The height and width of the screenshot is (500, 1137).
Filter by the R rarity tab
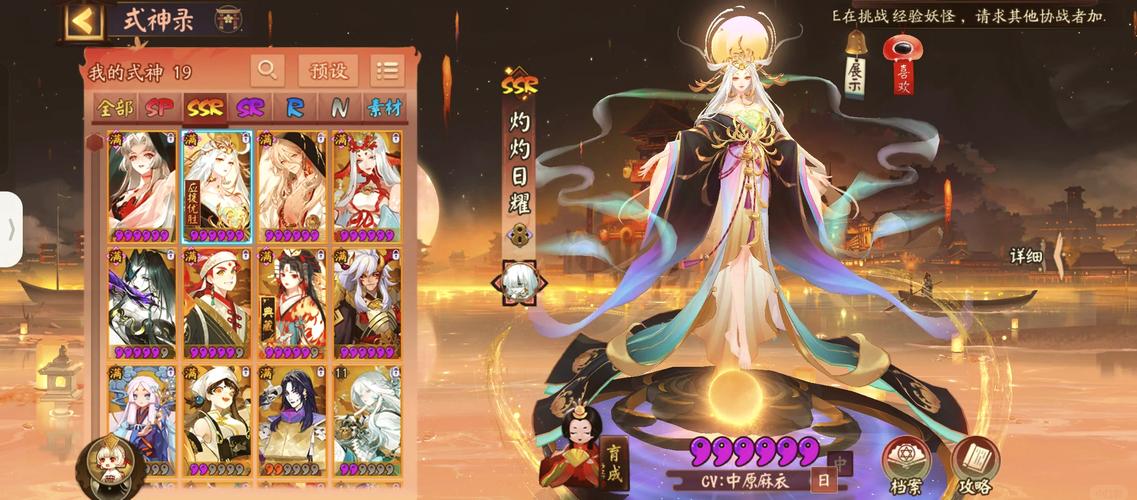tap(296, 108)
